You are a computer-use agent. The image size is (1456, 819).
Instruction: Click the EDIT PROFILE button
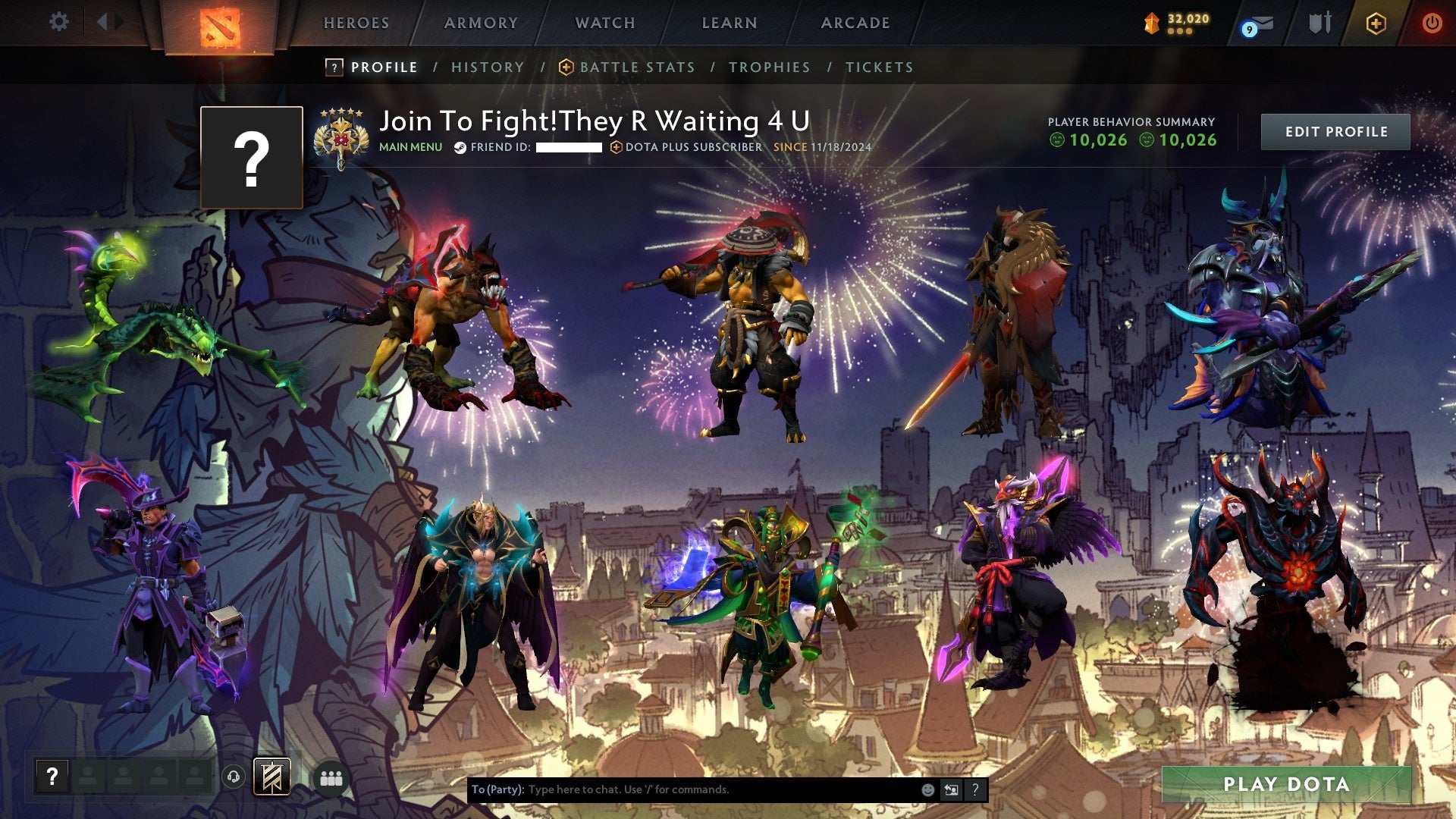pos(1336,130)
